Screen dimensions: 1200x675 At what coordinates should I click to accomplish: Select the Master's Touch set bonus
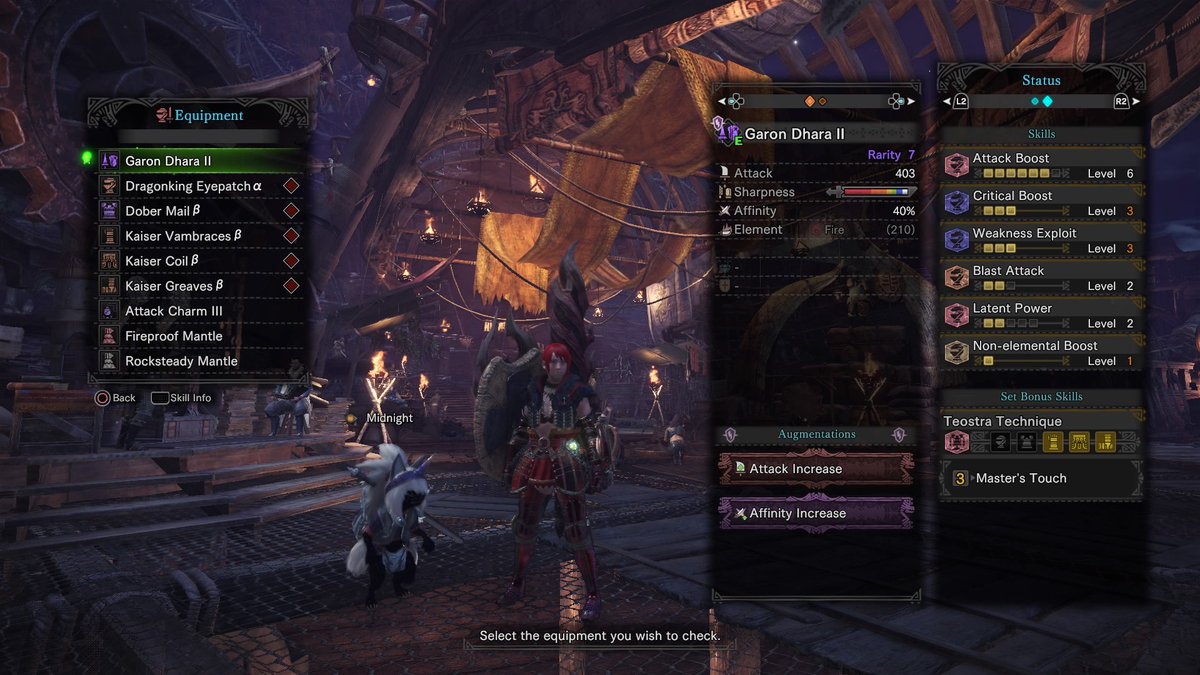pos(1042,479)
